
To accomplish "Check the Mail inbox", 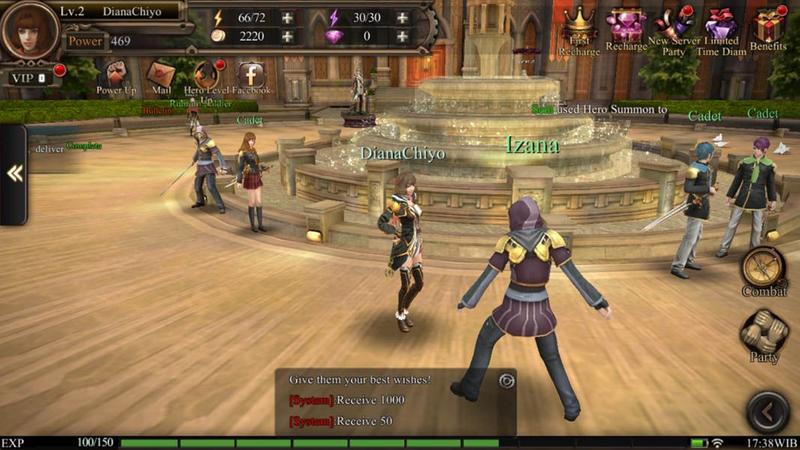I will click(x=161, y=75).
